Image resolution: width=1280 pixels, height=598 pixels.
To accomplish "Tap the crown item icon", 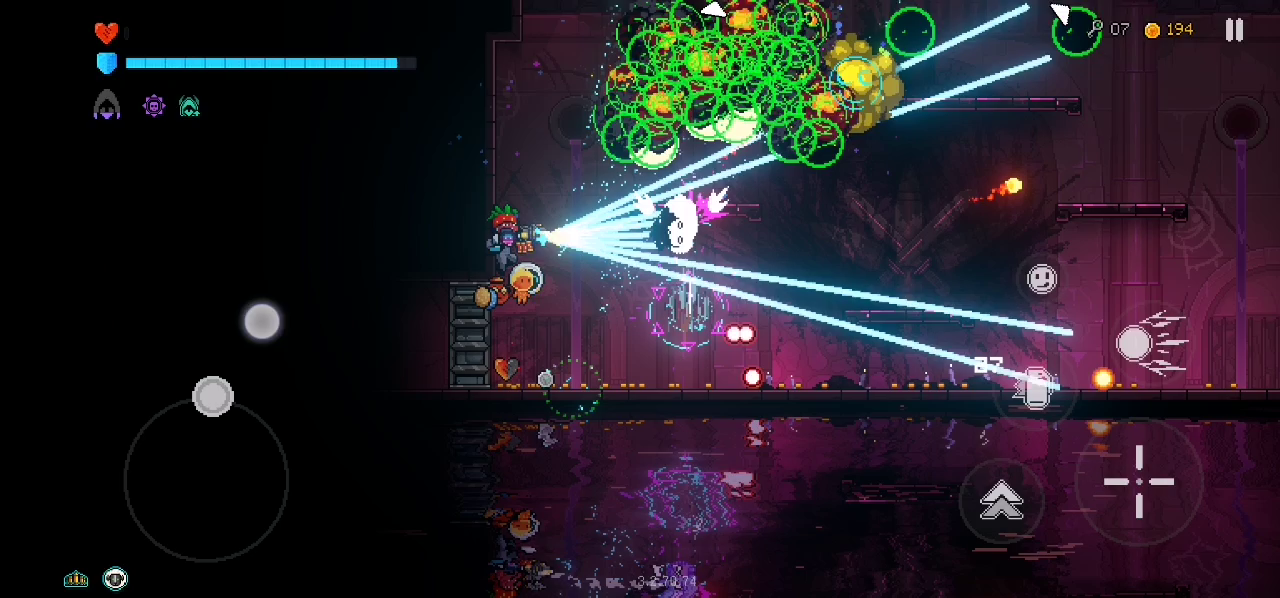I will (x=76, y=579).
